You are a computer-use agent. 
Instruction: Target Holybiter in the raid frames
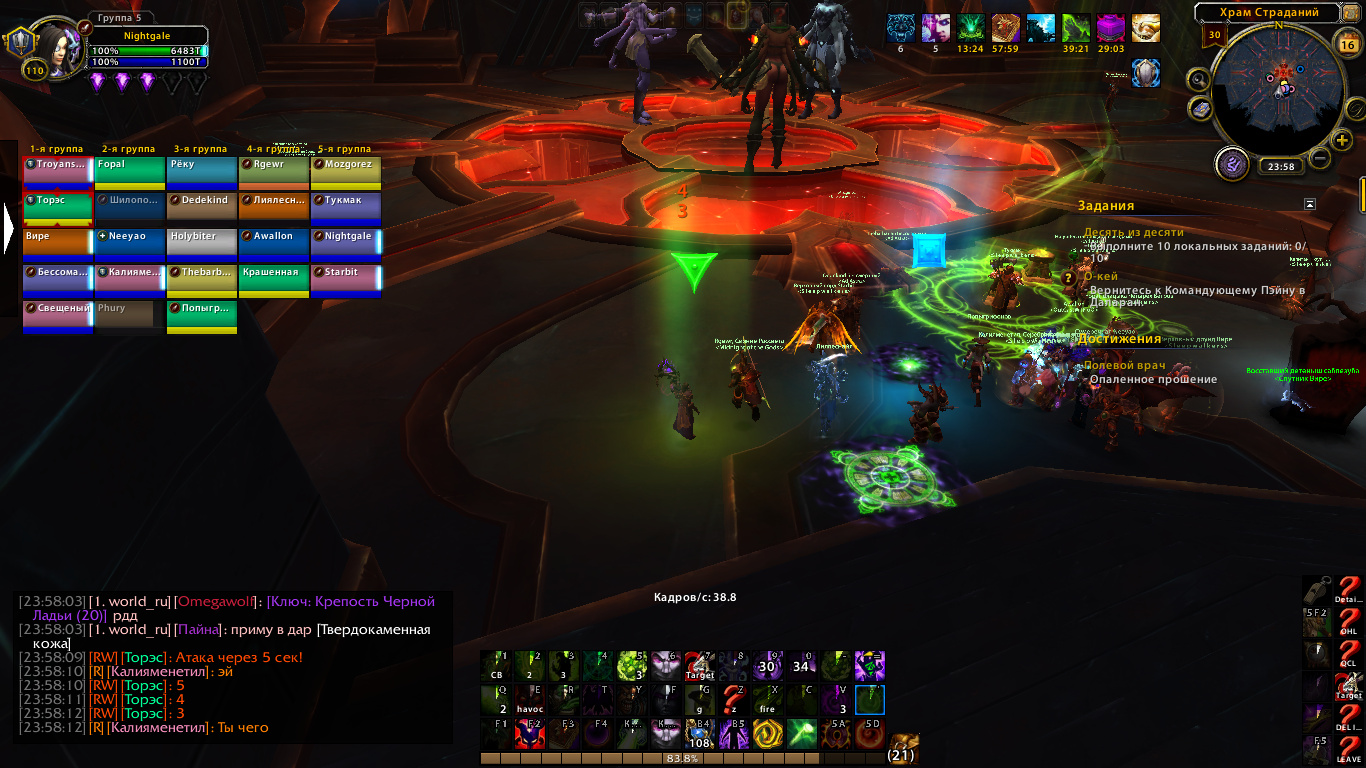201,243
